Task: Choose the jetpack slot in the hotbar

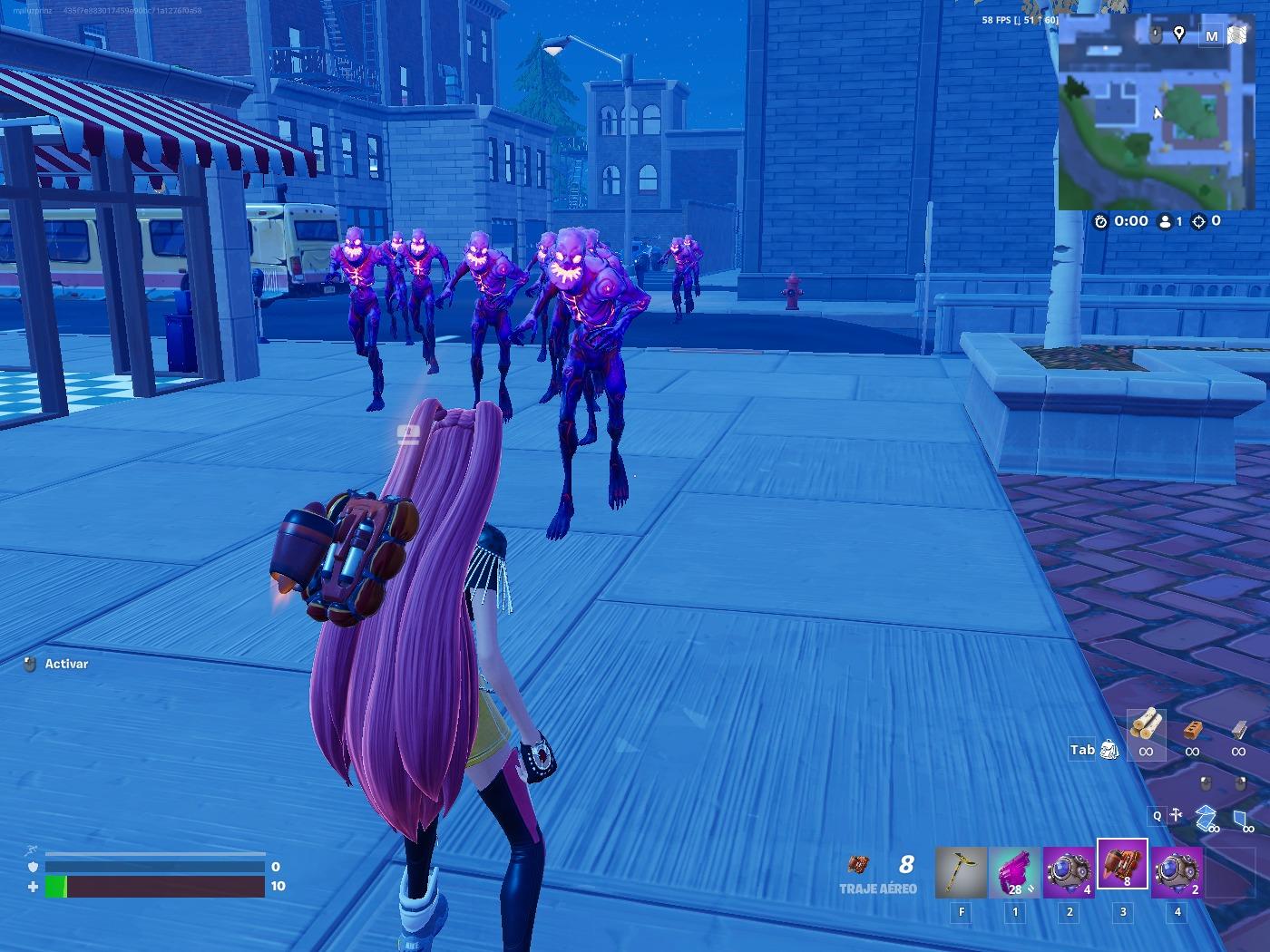Action: tap(1123, 866)
